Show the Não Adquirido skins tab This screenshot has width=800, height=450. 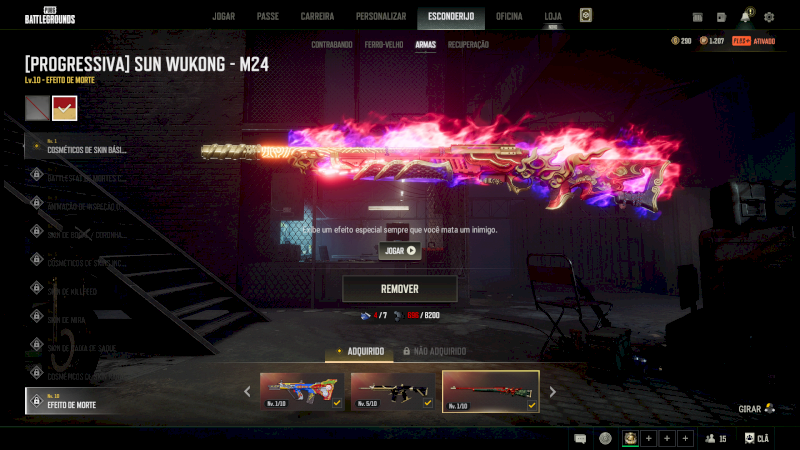[435, 351]
